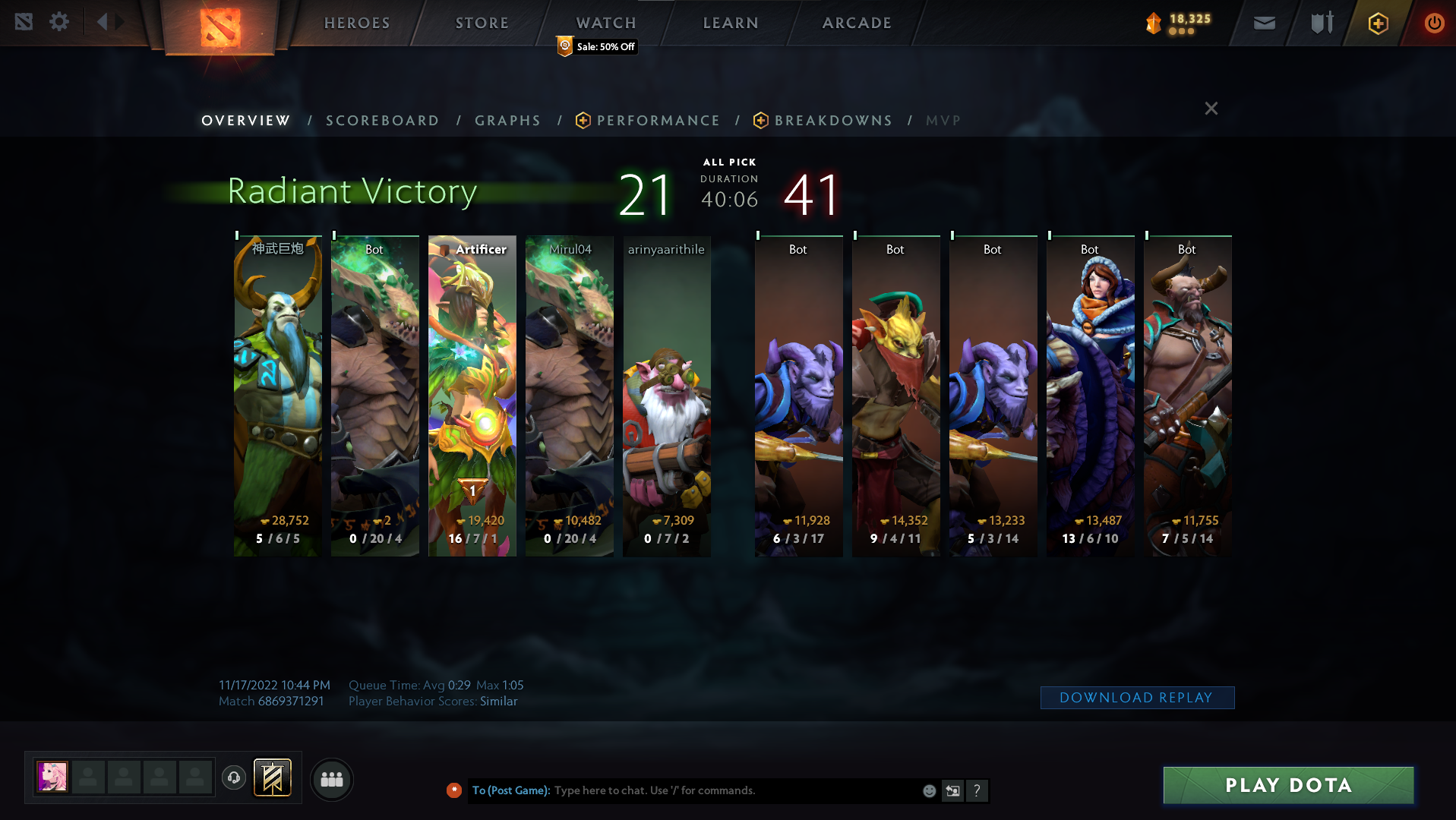
Task: Click the shards counter showing 18,325
Action: click(1177, 22)
